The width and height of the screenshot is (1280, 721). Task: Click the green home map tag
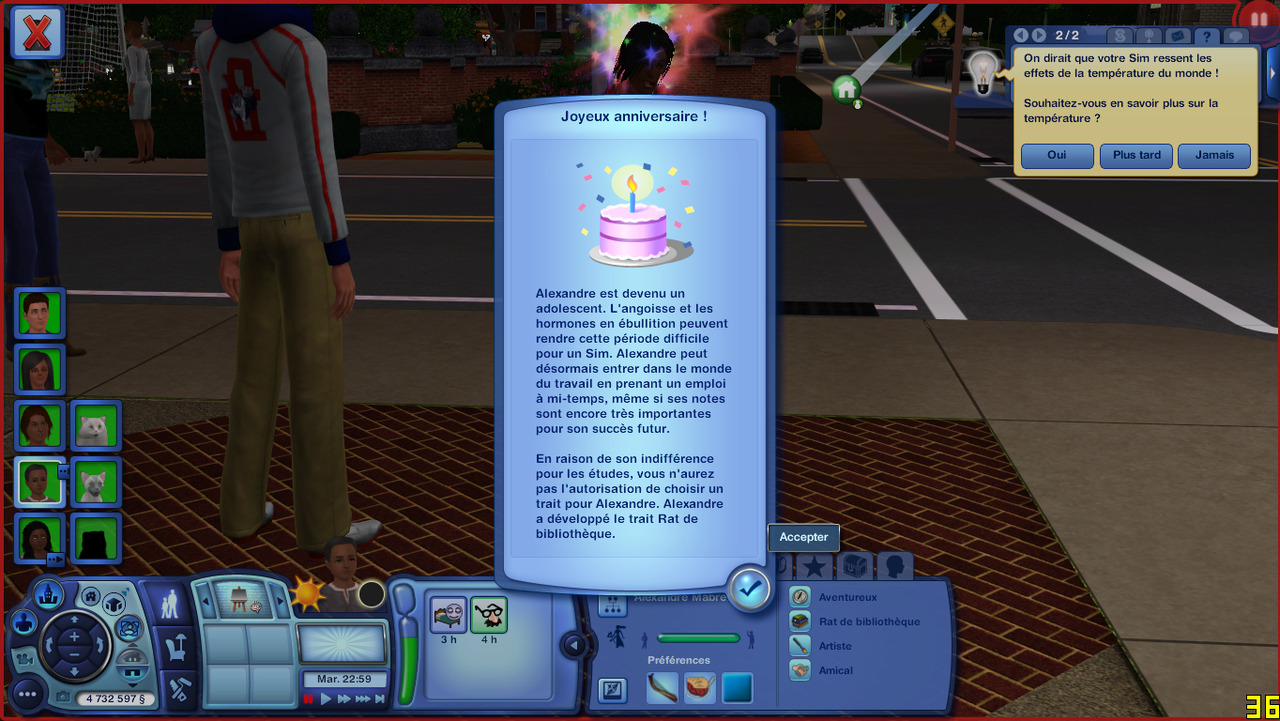coord(847,89)
